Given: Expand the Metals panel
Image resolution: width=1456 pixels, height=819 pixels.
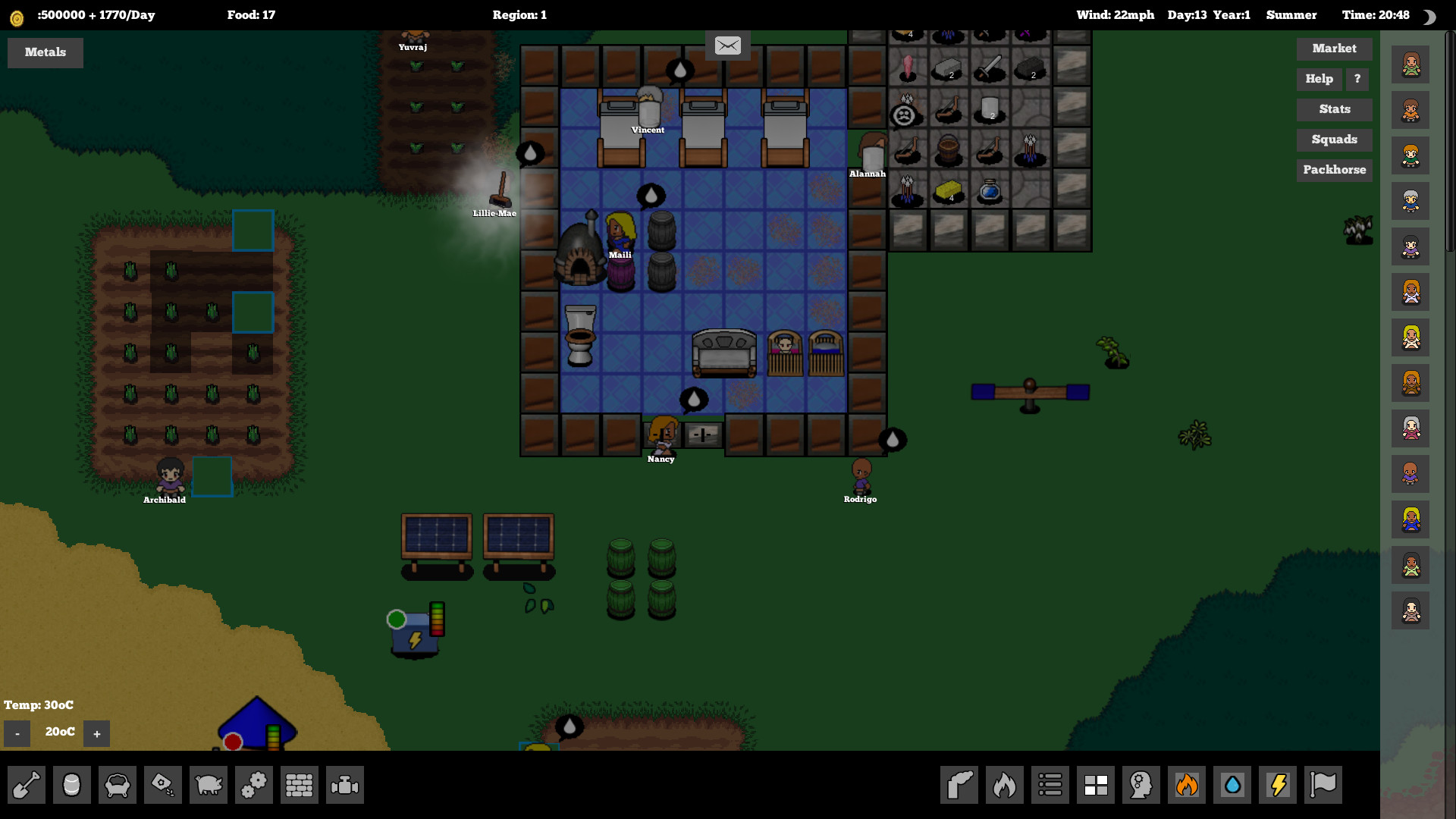Looking at the screenshot, I should 45,52.
